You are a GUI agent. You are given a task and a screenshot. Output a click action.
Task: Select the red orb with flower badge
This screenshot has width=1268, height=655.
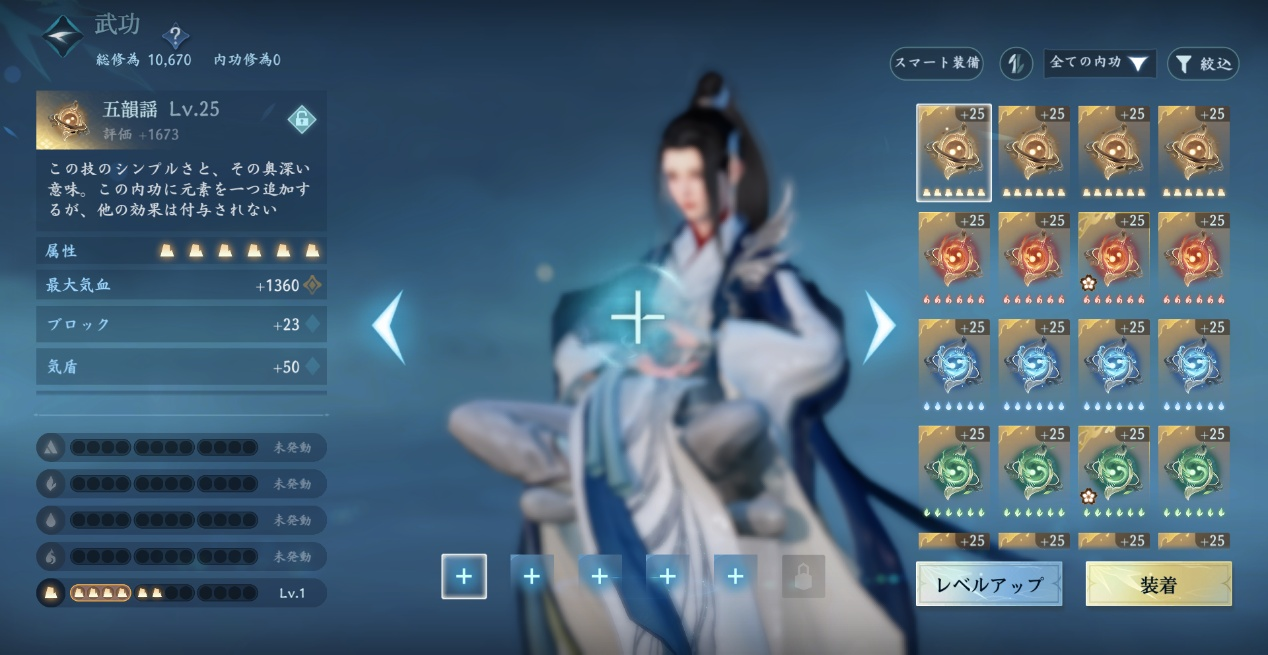(1114, 258)
